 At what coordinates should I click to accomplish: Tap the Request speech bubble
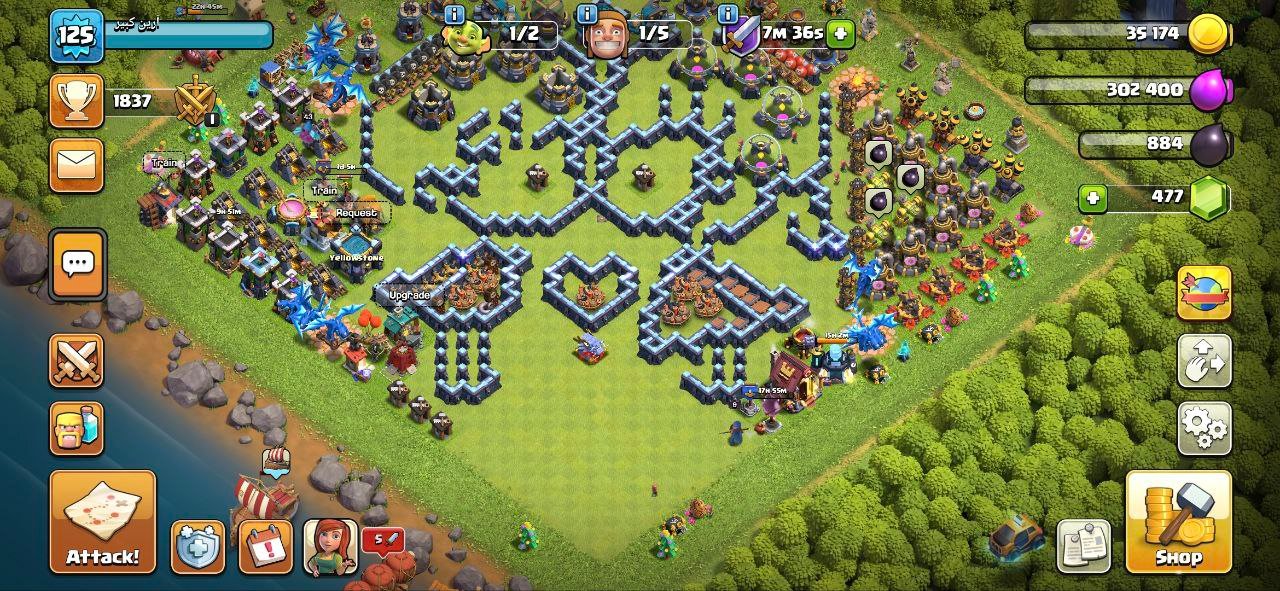pyautogui.click(x=356, y=213)
